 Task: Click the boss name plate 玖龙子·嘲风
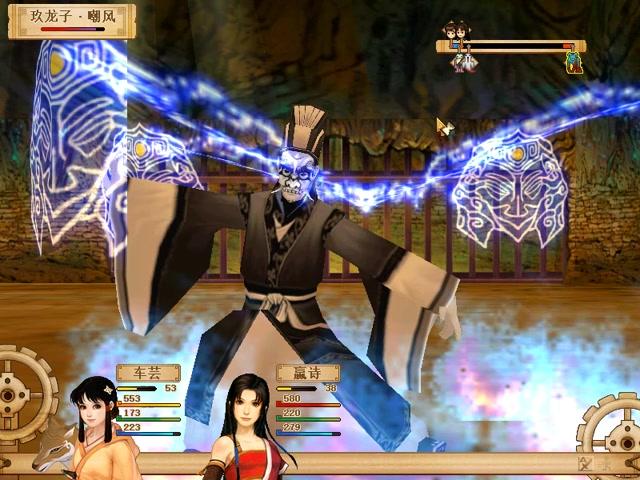pyautogui.click(x=71, y=19)
